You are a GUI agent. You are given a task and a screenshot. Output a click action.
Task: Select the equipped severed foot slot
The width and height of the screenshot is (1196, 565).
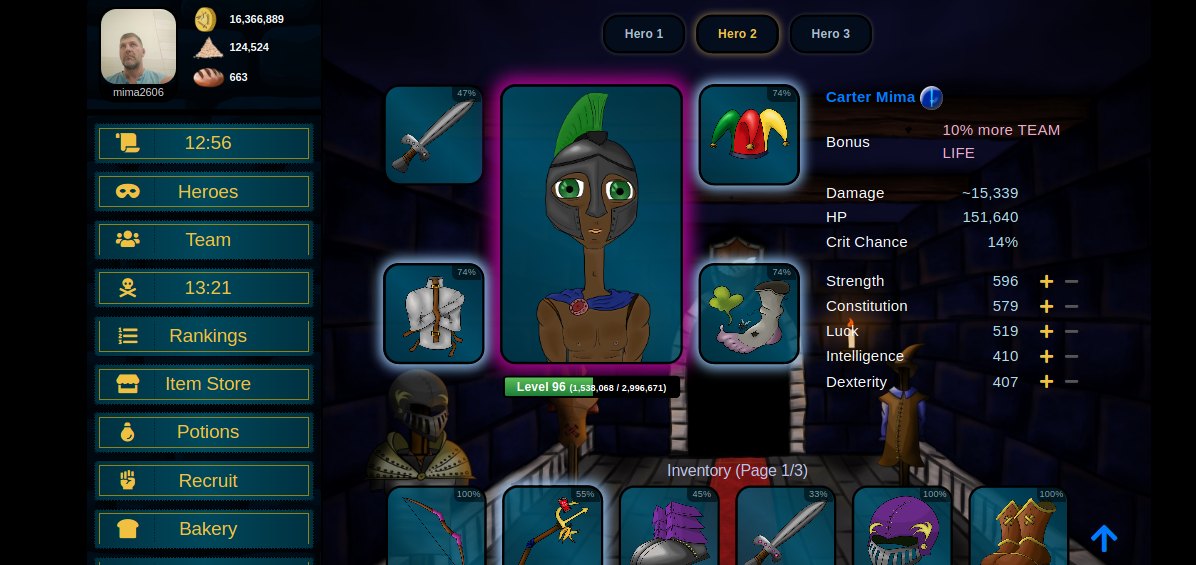click(749, 314)
